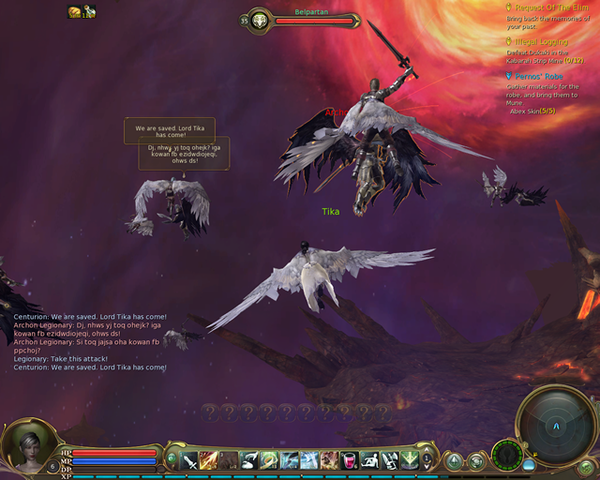
Task: Click the round green button beside the minimap
Action: (586, 466)
